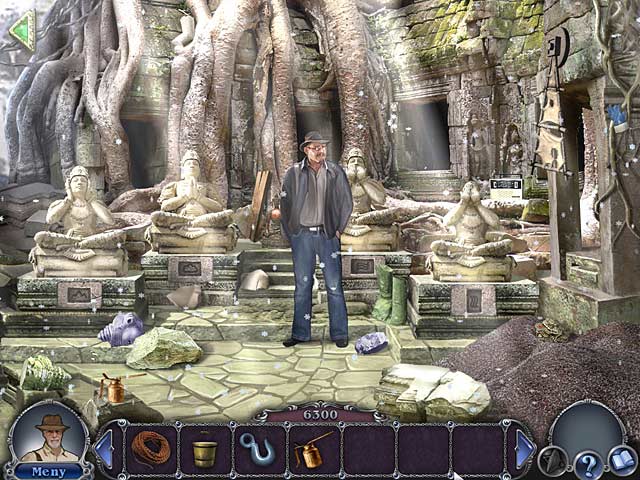Screen dimensions: 640x480
Task: Pick the wooden bucket inventory slot
Action: pyautogui.click(x=205, y=452)
